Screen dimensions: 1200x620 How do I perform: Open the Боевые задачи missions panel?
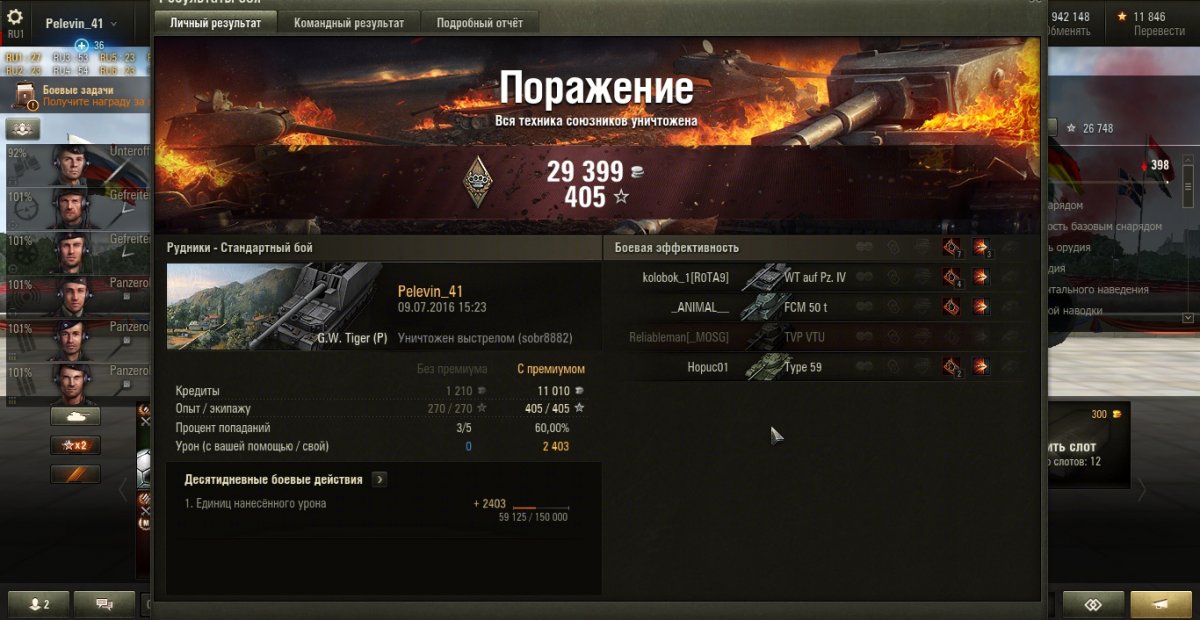[x=78, y=96]
